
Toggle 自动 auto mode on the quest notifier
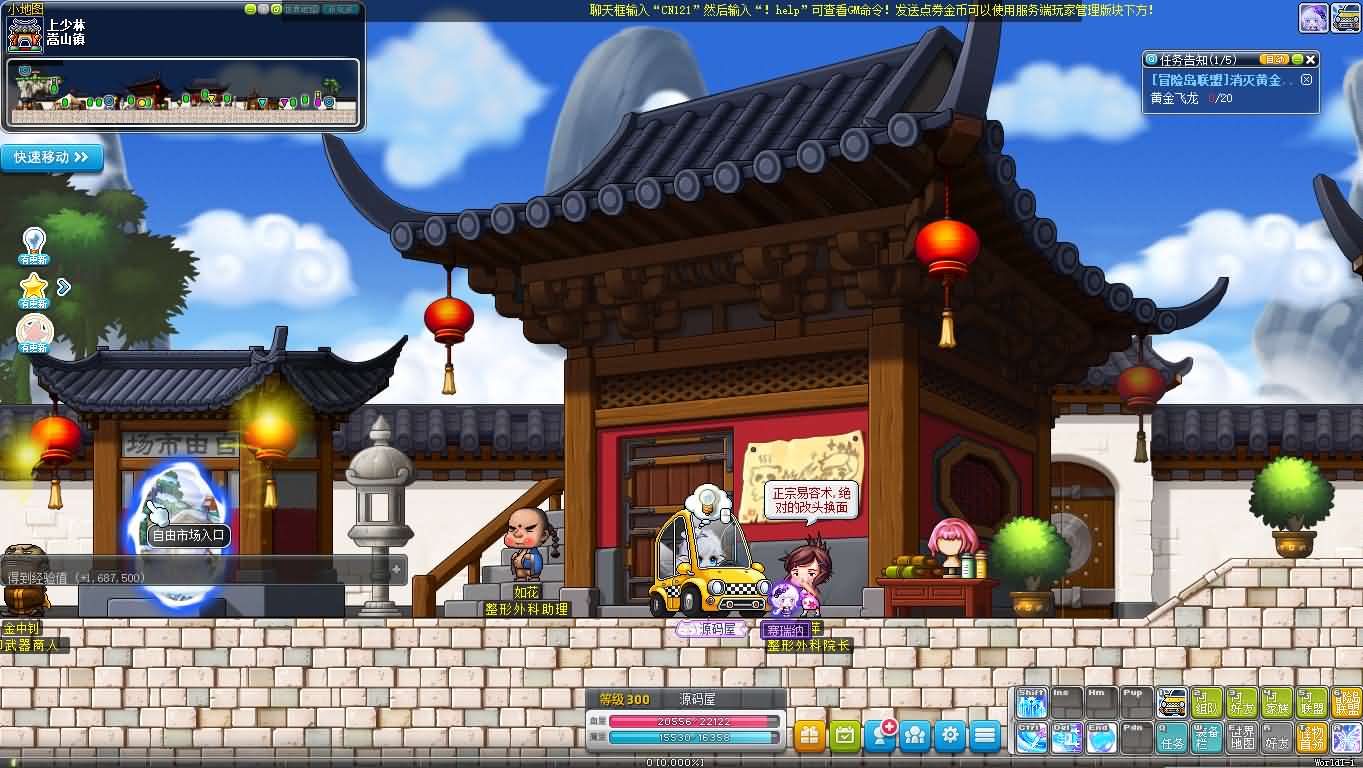pyautogui.click(x=1275, y=59)
